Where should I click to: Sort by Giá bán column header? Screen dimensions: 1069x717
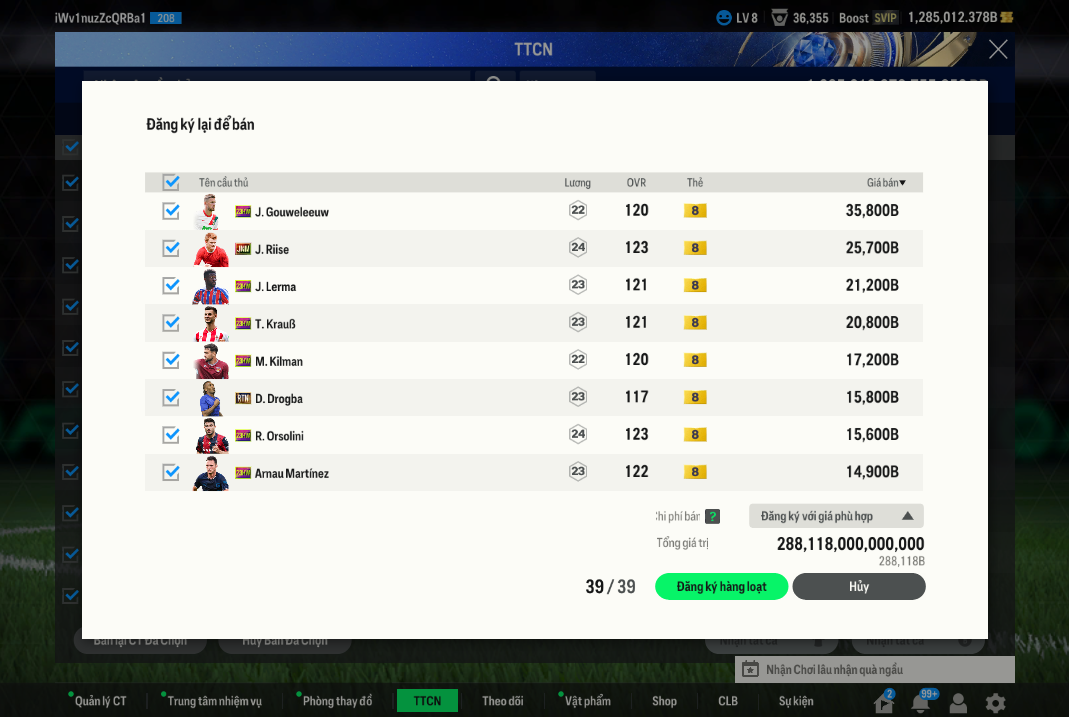tap(885, 183)
